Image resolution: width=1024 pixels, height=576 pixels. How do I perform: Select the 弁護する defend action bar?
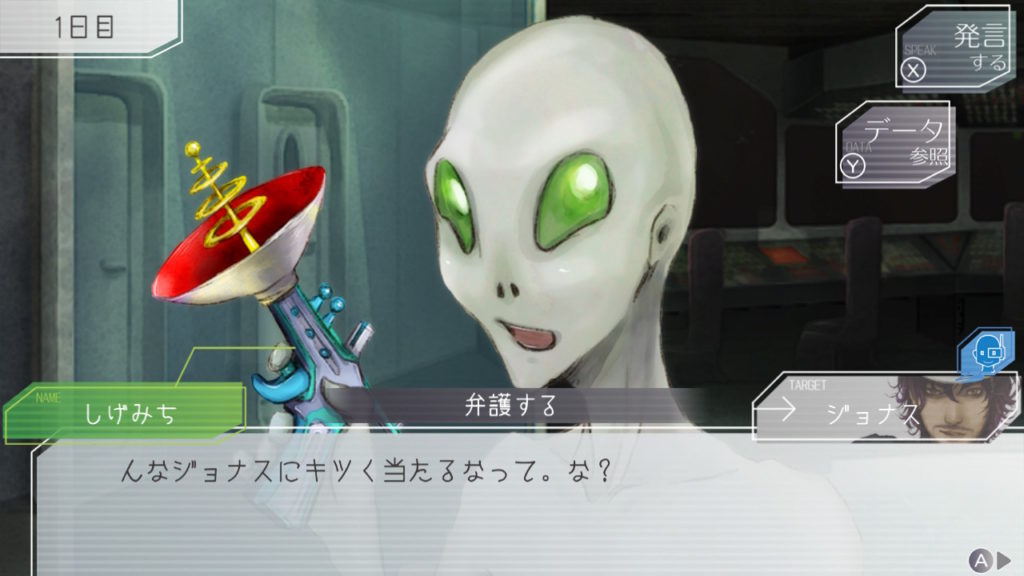tap(510, 407)
